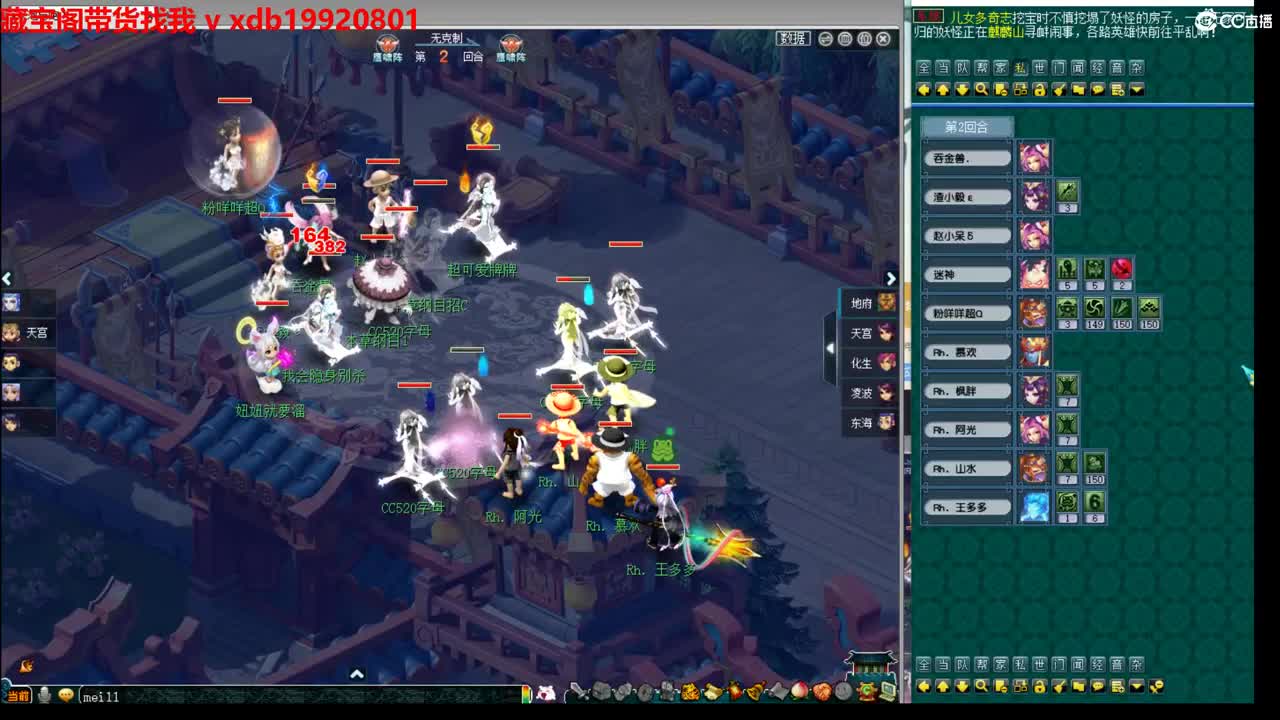
Task: Select the 第2回合 tab on the battle panel
Action: pos(965,128)
